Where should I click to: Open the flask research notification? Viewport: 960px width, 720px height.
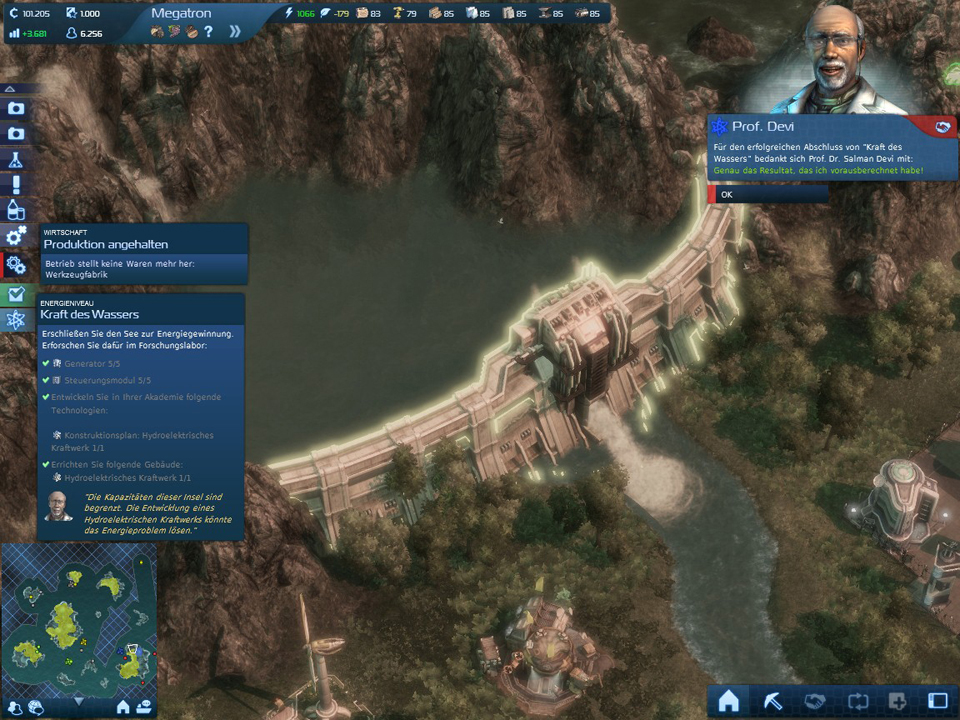(15, 159)
